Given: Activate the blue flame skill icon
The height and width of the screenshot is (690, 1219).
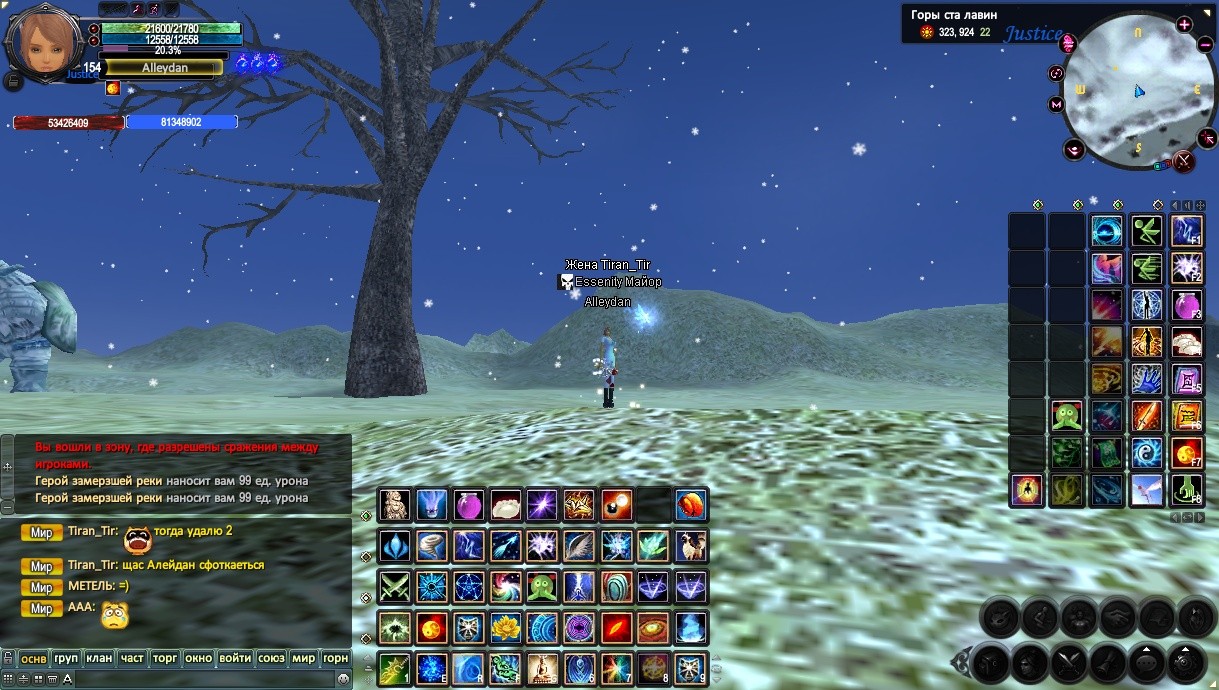Looking at the screenshot, I should click(x=690, y=628).
